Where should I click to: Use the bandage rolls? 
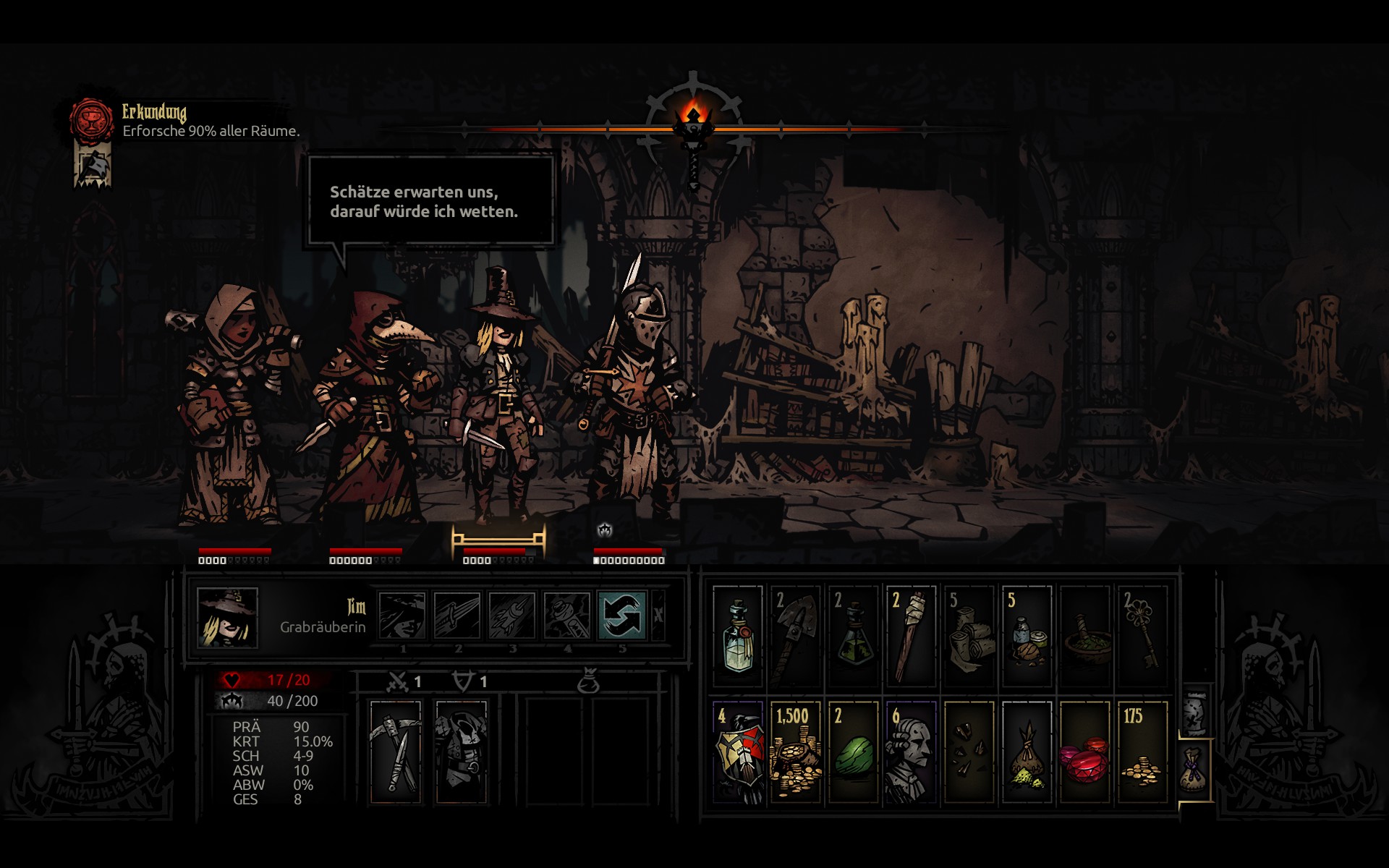969,636
